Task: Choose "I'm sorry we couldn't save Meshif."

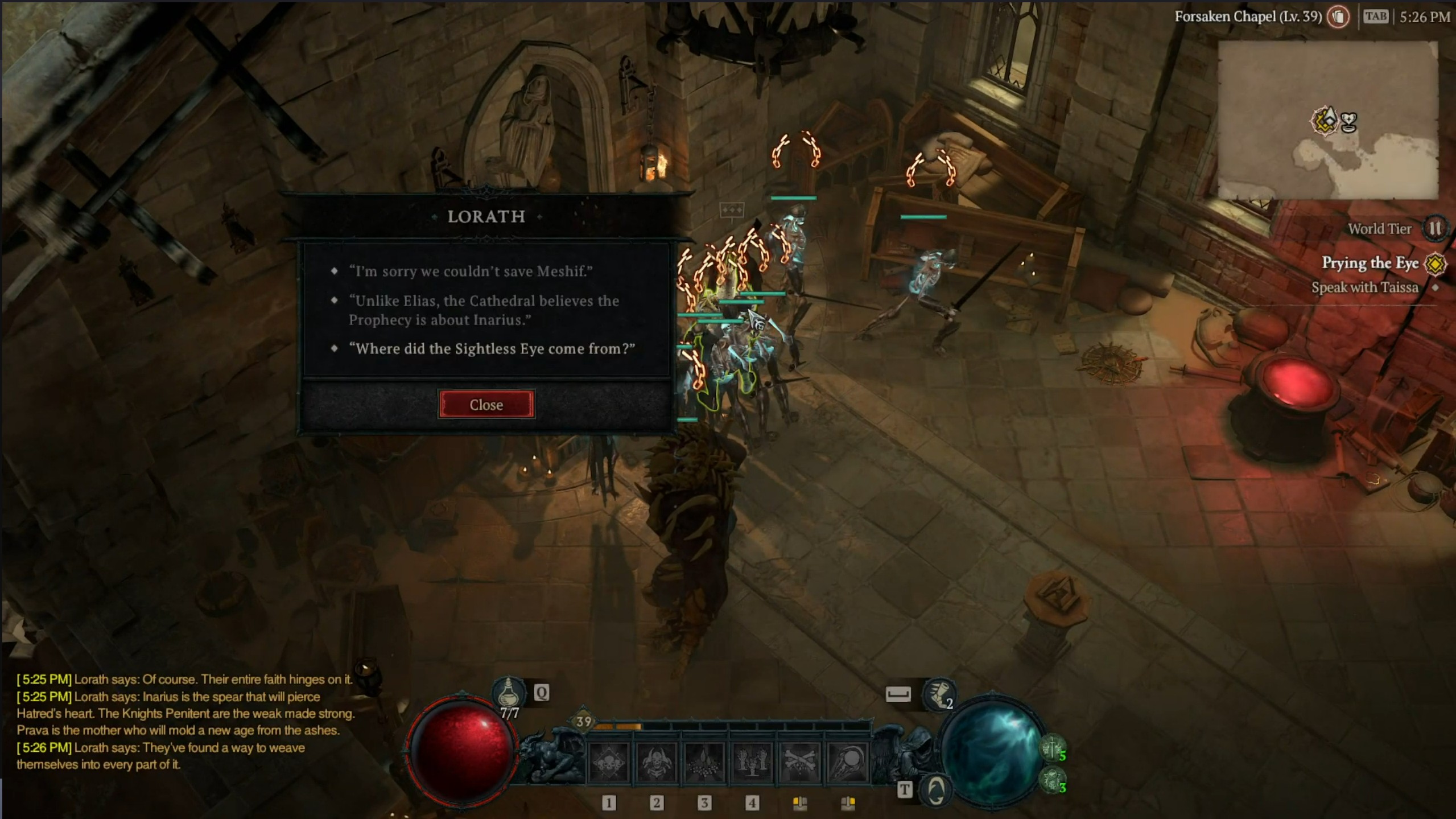Action: [471, 271]
